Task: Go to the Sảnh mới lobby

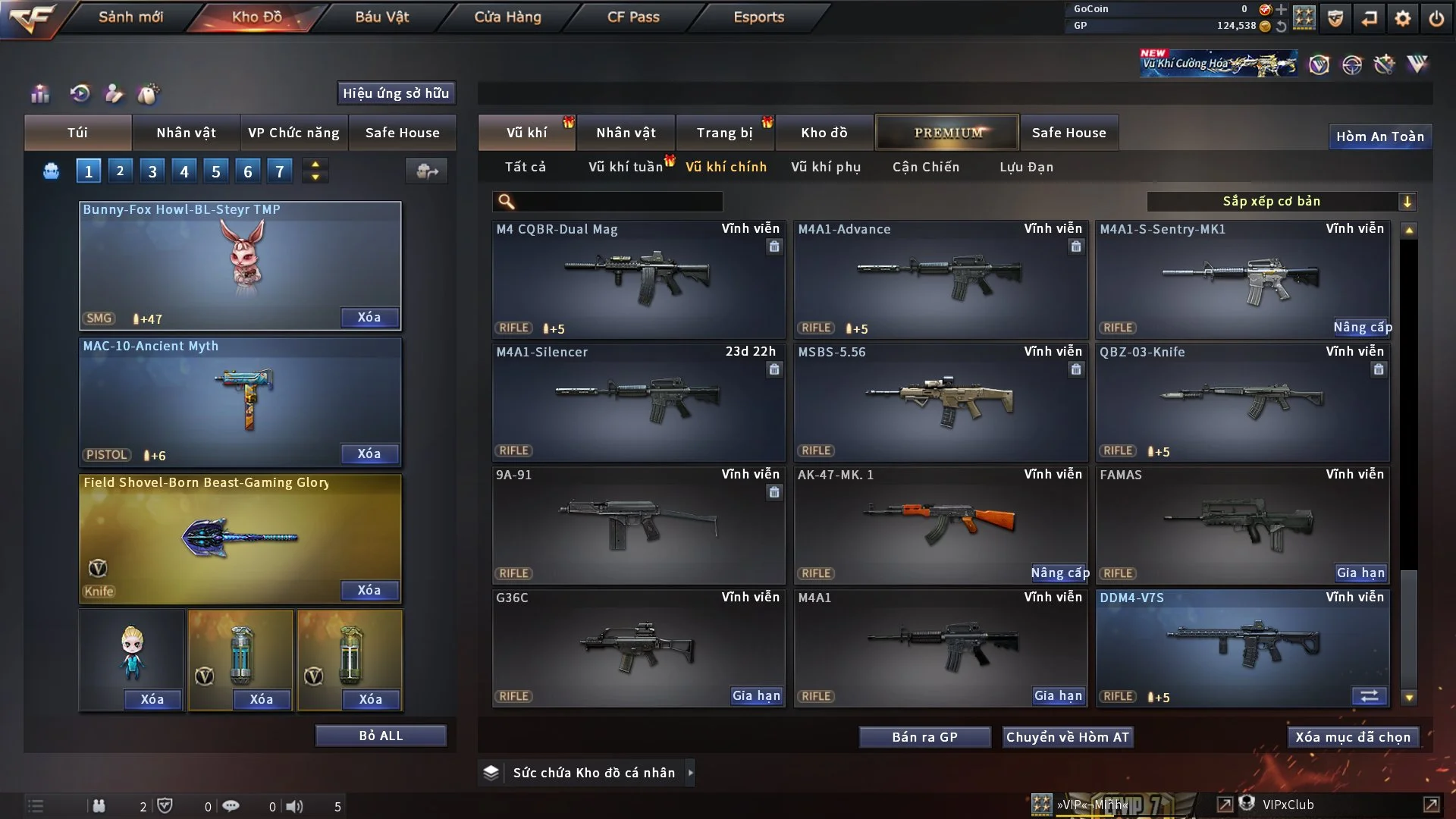Action: pyautogui.click(x=130, y=17)
